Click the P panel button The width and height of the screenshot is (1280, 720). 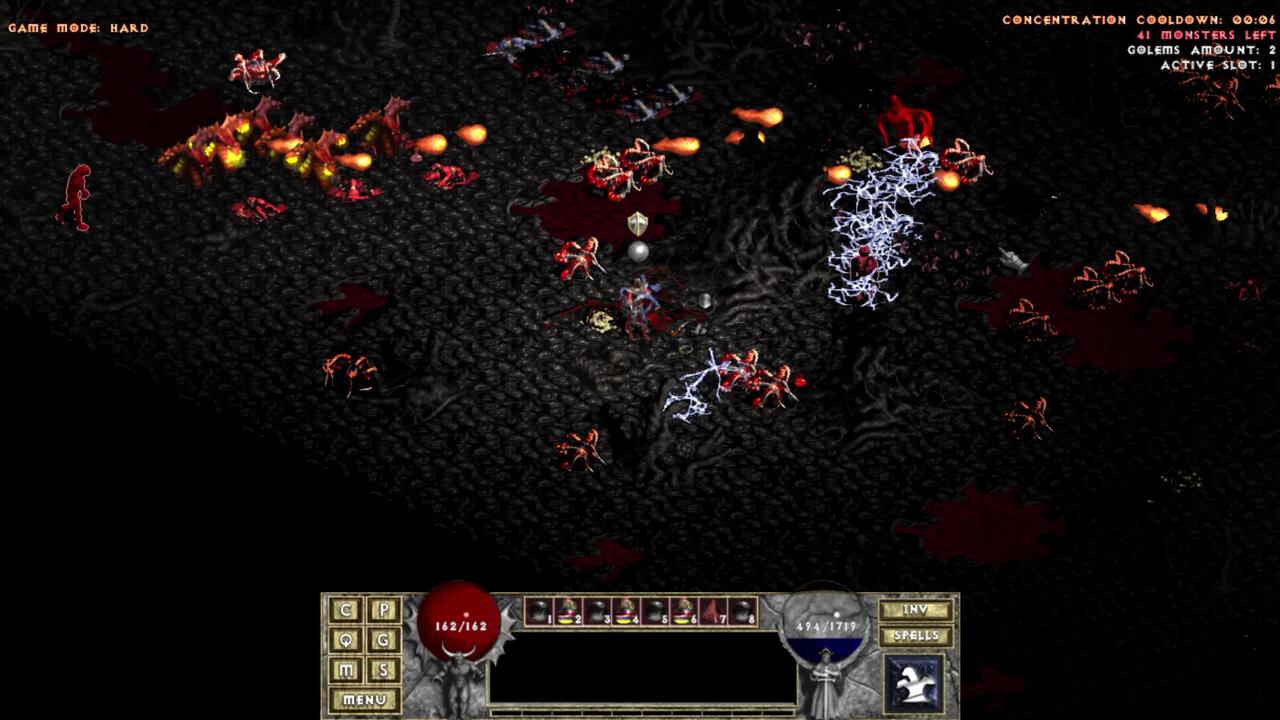click(383, 609)
